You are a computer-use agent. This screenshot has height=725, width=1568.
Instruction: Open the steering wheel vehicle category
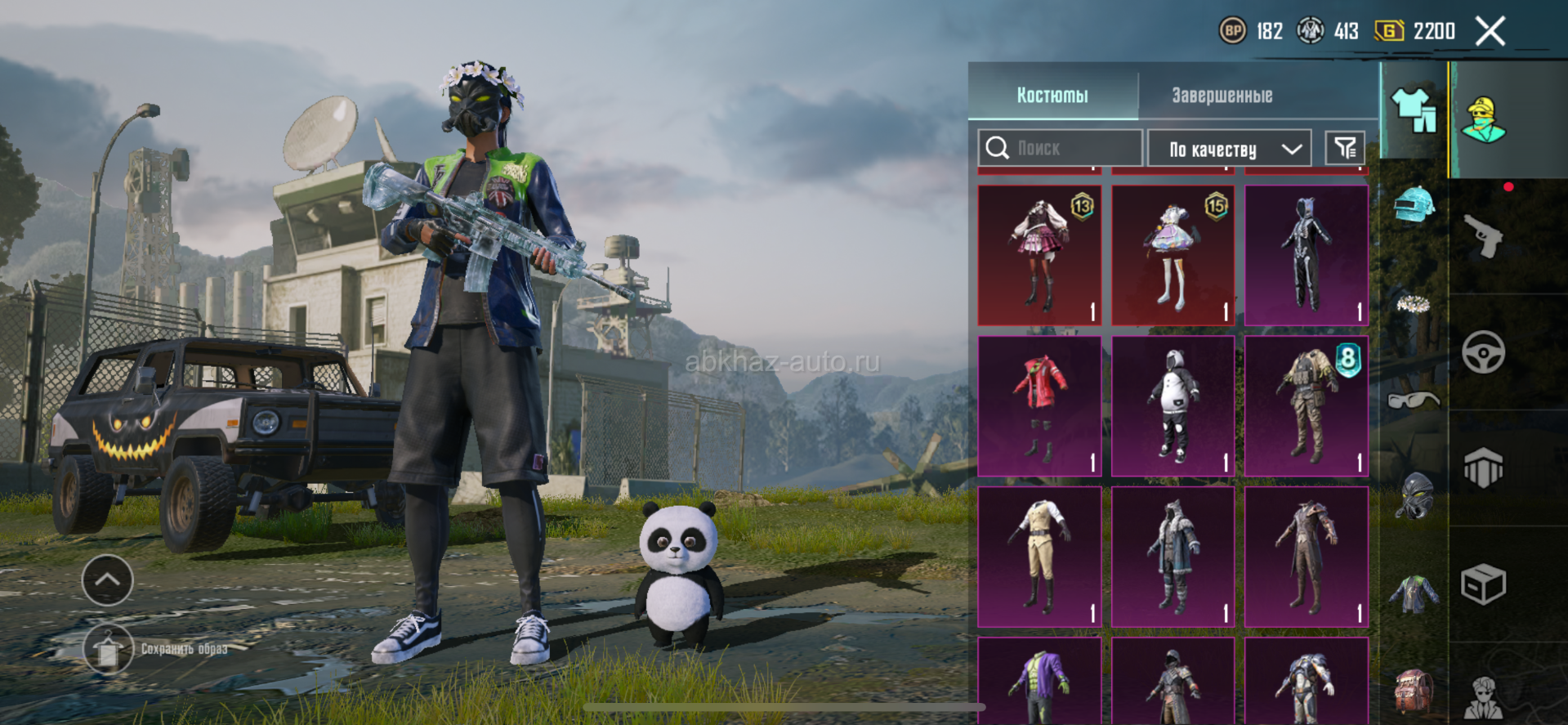pyautogui.click(x=1483, y=353)
